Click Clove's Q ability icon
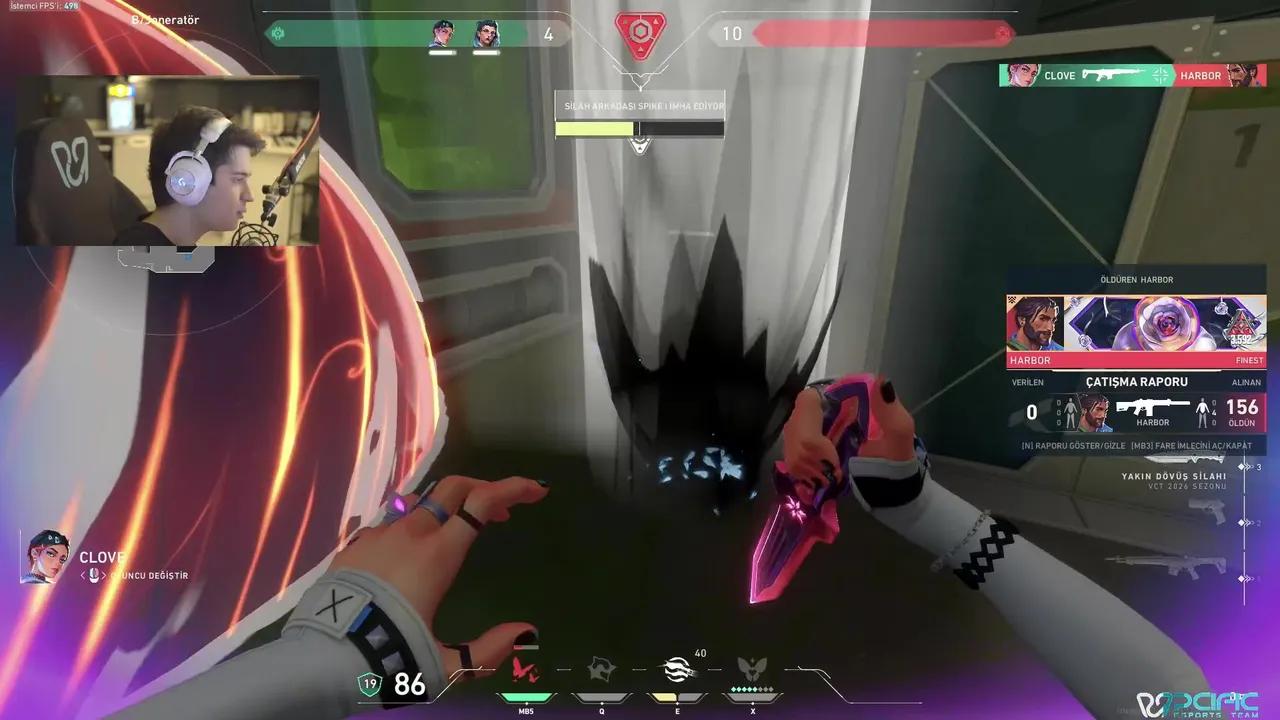 pos(602,669)
